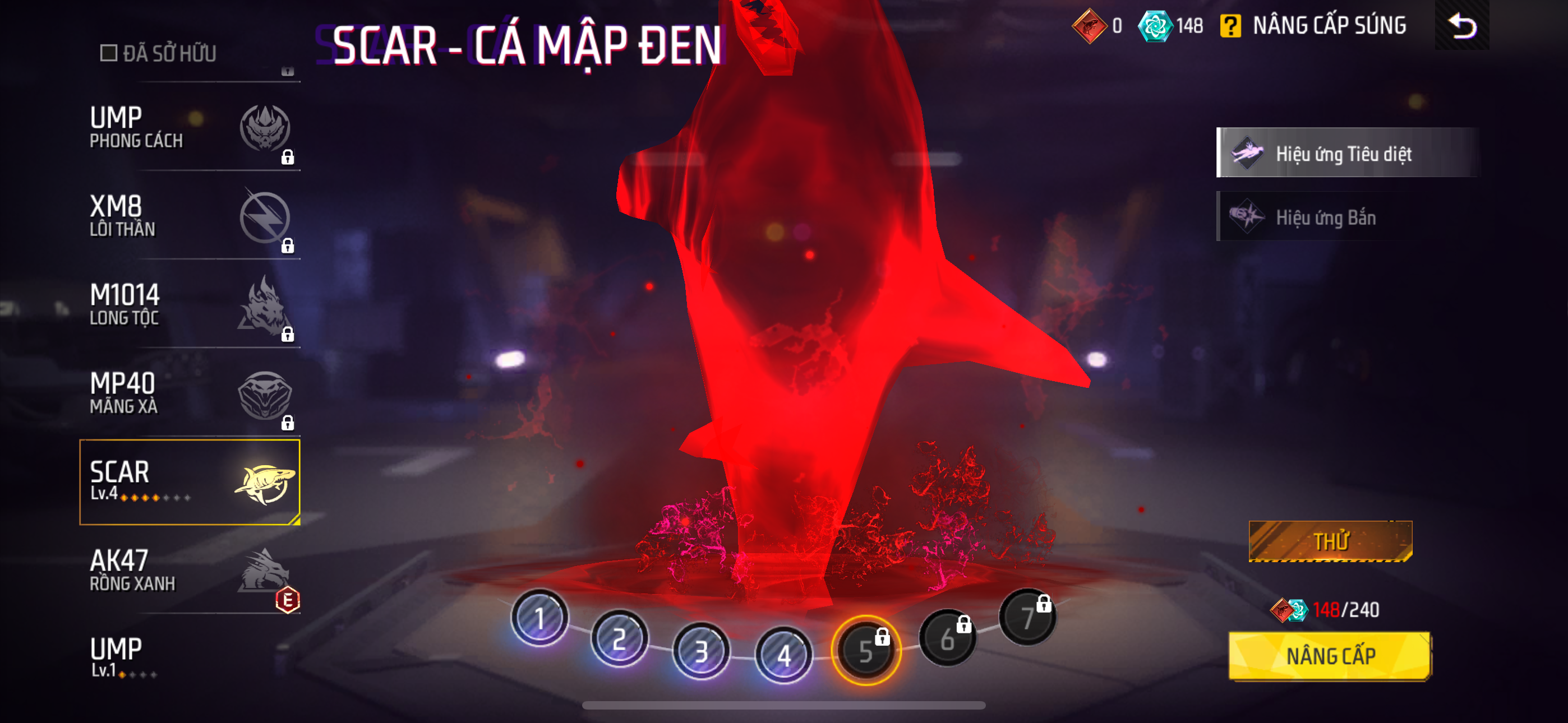Screen dimensions: 1568x723
Task: Select upgrade level 3 node
Action: click(701, 651)
